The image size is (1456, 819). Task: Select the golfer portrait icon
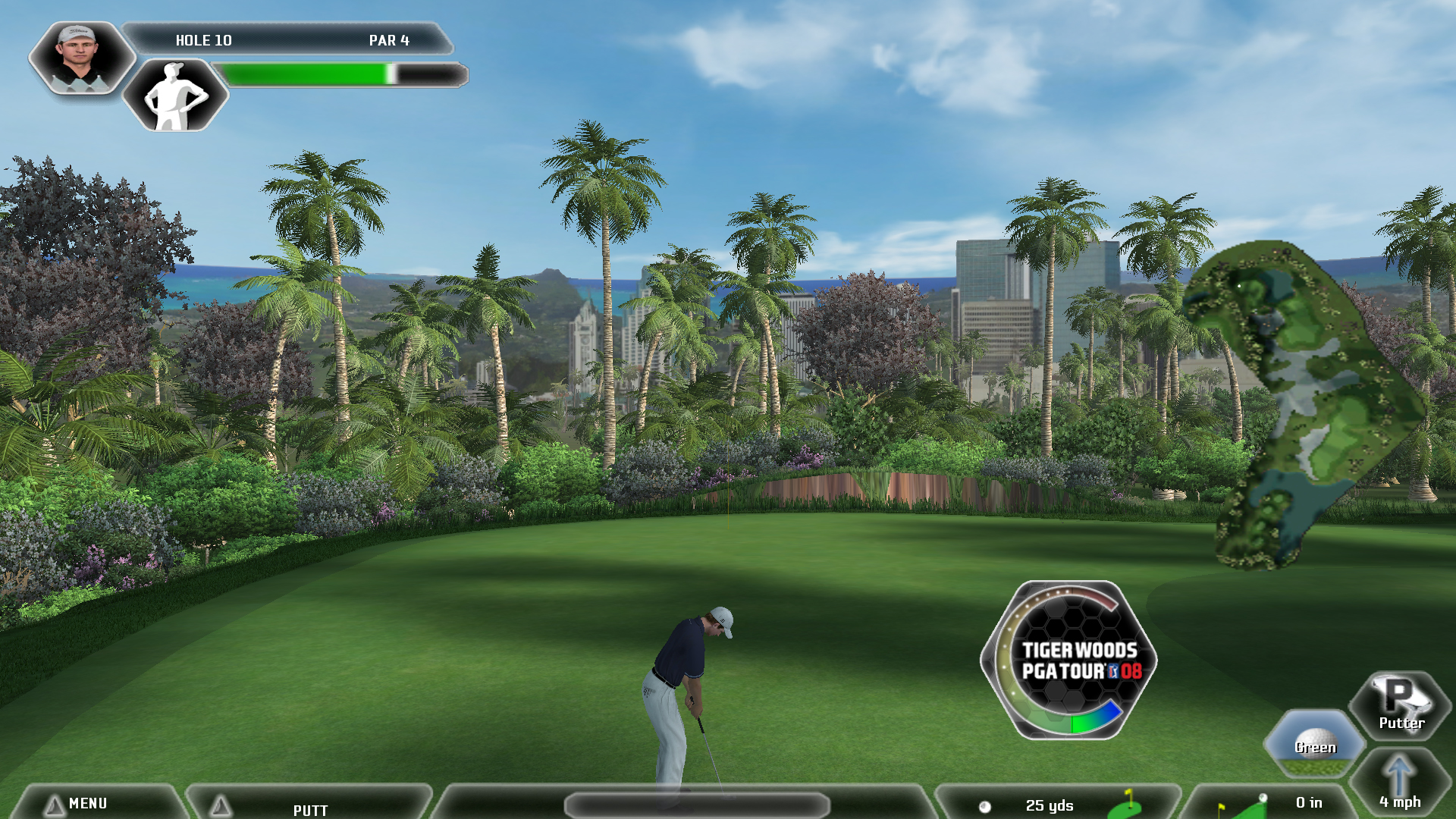(x=80, y=58)
